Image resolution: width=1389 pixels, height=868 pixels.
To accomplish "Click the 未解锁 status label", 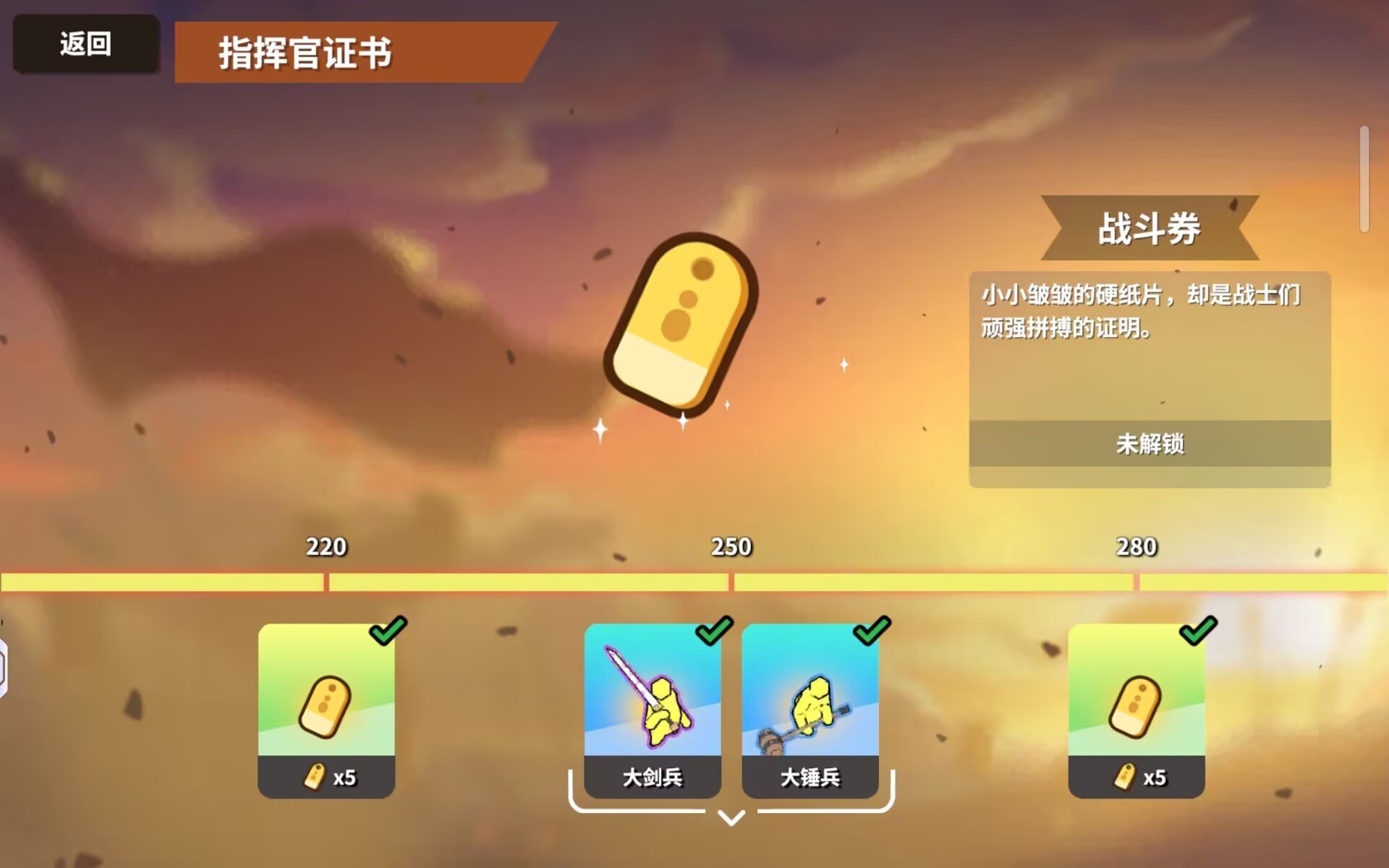I will click(1149, 446).
